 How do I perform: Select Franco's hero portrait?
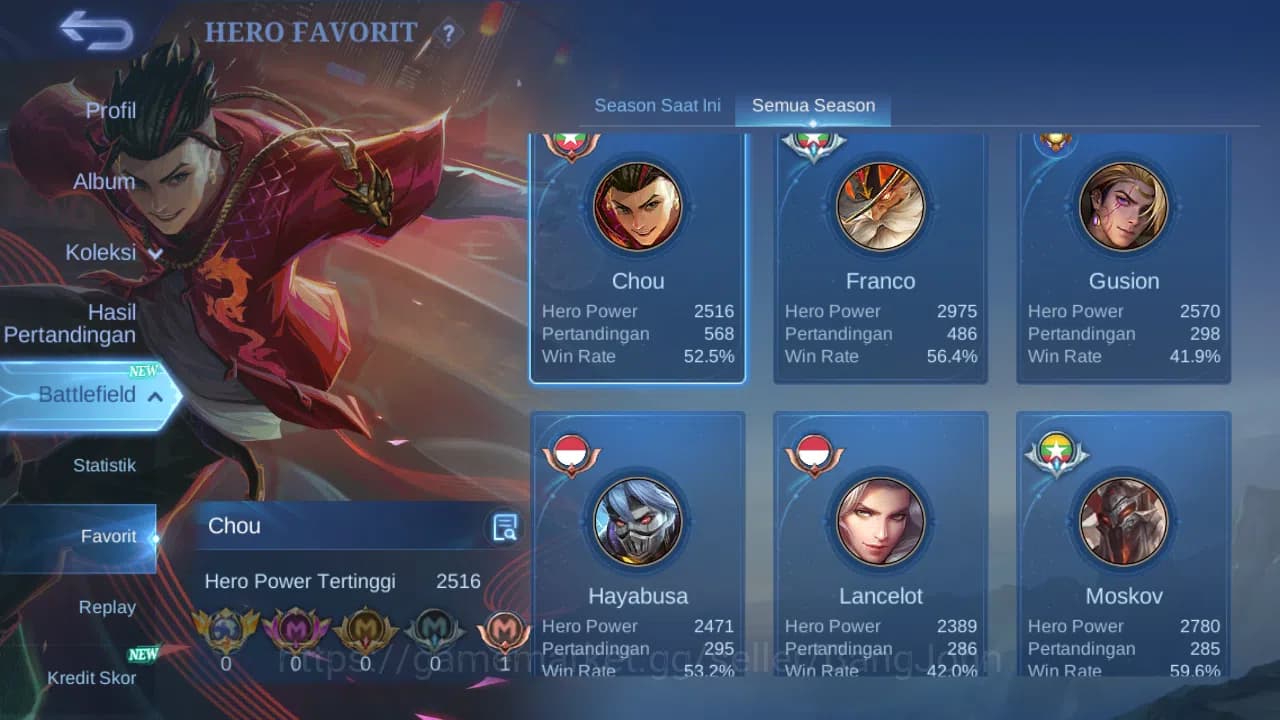(x=881, y=208)
